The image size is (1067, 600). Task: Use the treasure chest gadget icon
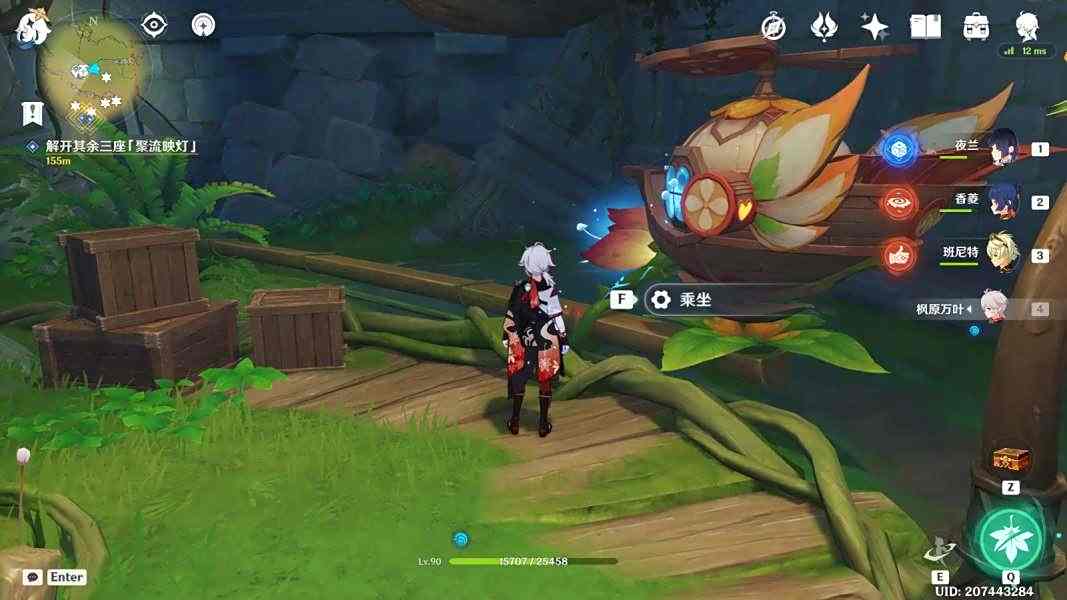click(1010, 461)
